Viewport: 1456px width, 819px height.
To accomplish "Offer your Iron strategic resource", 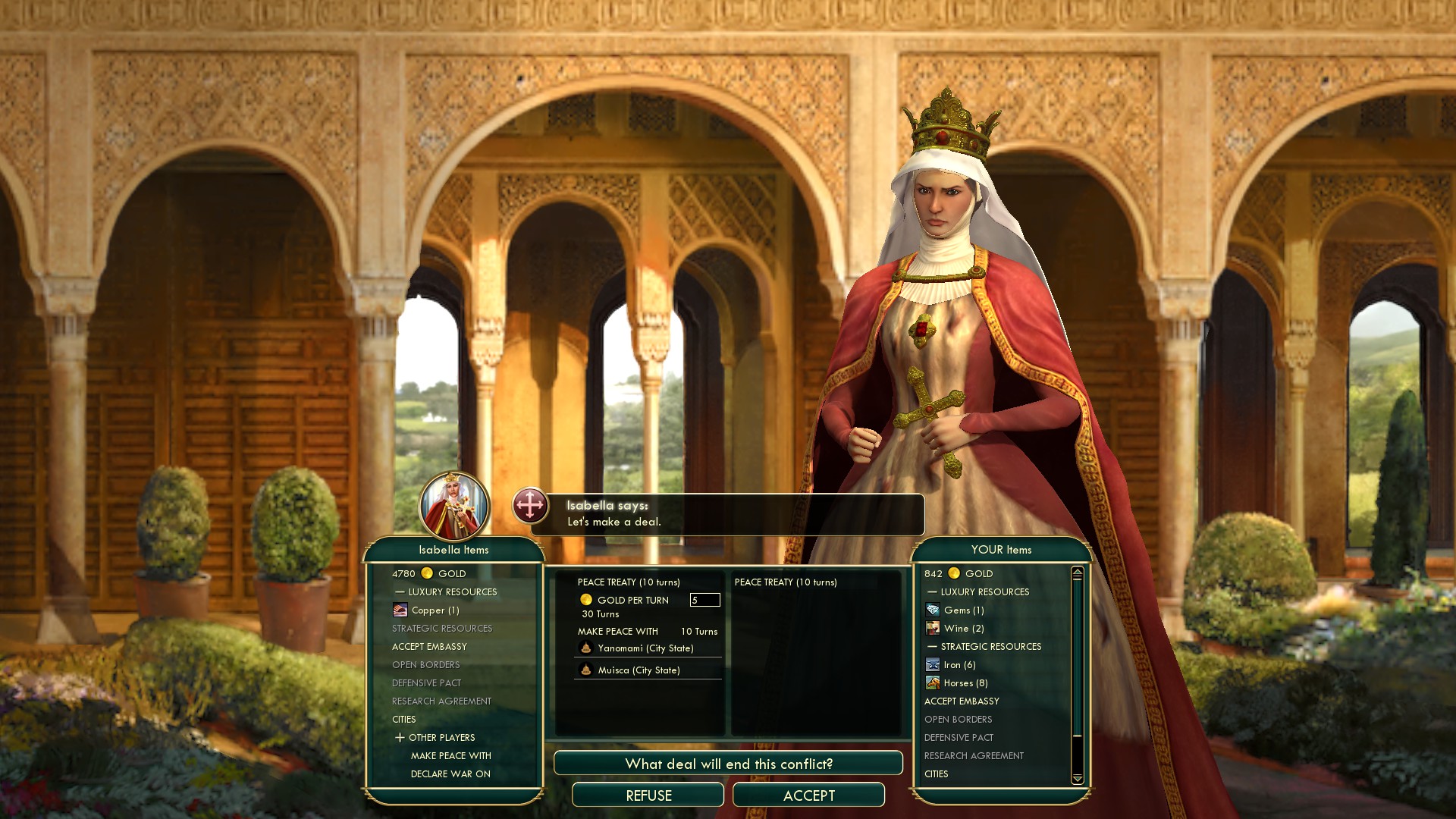I will [959, 665].
